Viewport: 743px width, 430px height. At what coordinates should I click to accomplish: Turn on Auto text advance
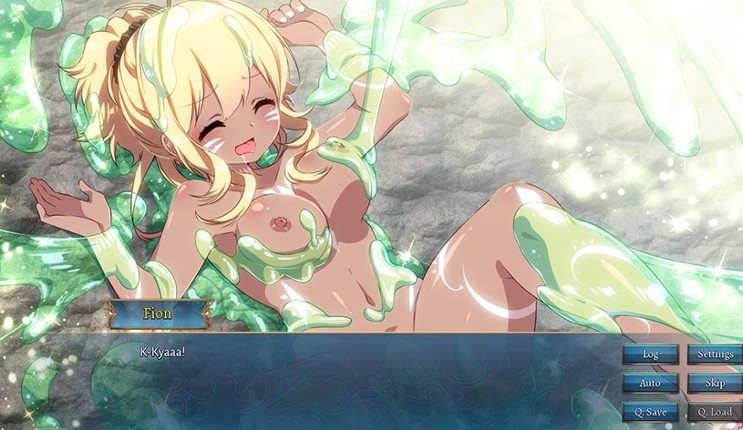coord(650,383)
